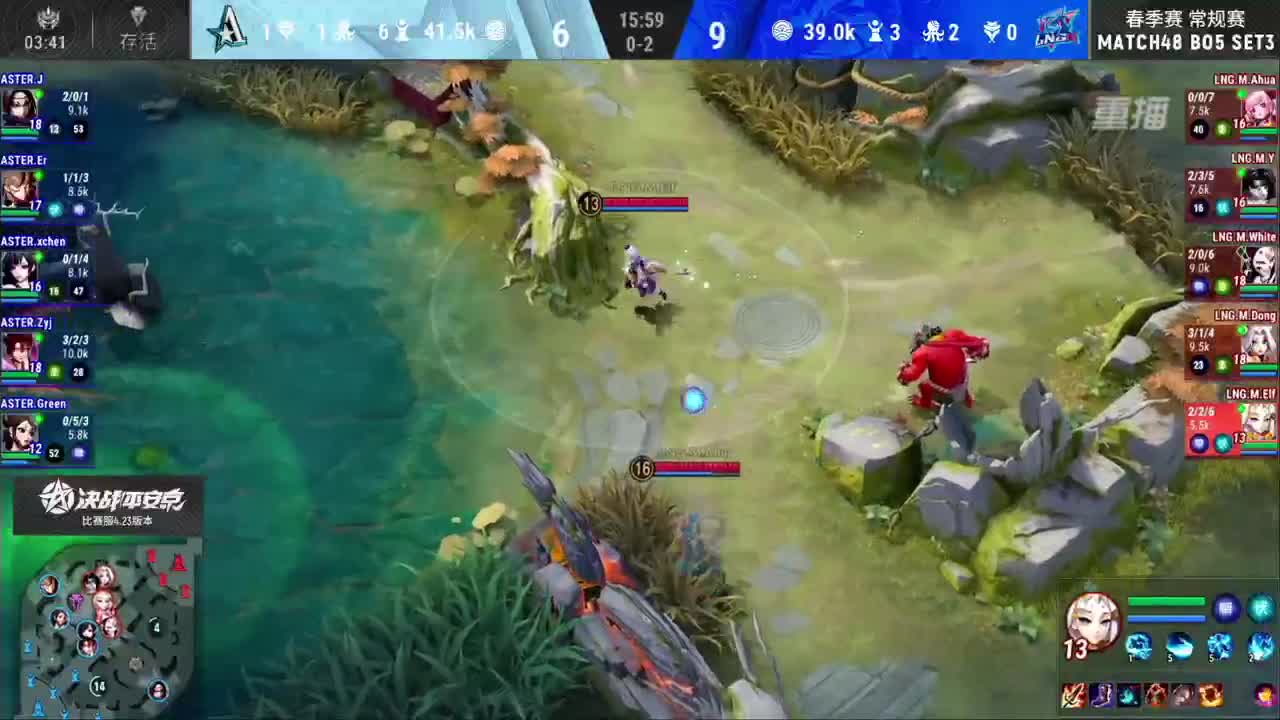
Task: Click the LNG team logo top right
Action: pyautogui.click(x=1058, y=31)
